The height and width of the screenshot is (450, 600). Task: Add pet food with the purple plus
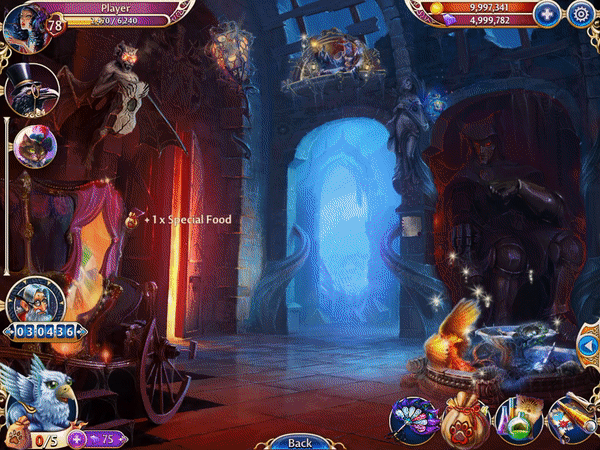[76, 439]
